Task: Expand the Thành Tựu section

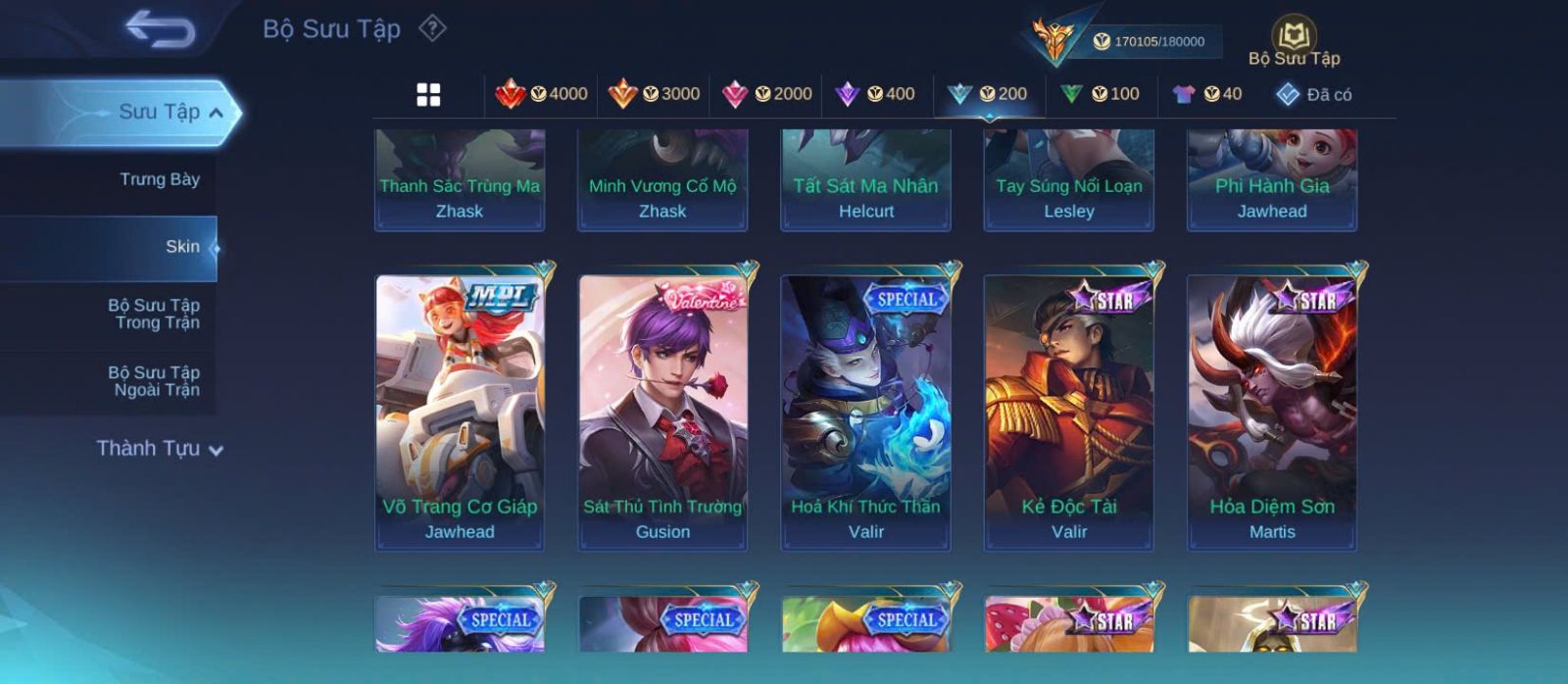Action: 160,449
